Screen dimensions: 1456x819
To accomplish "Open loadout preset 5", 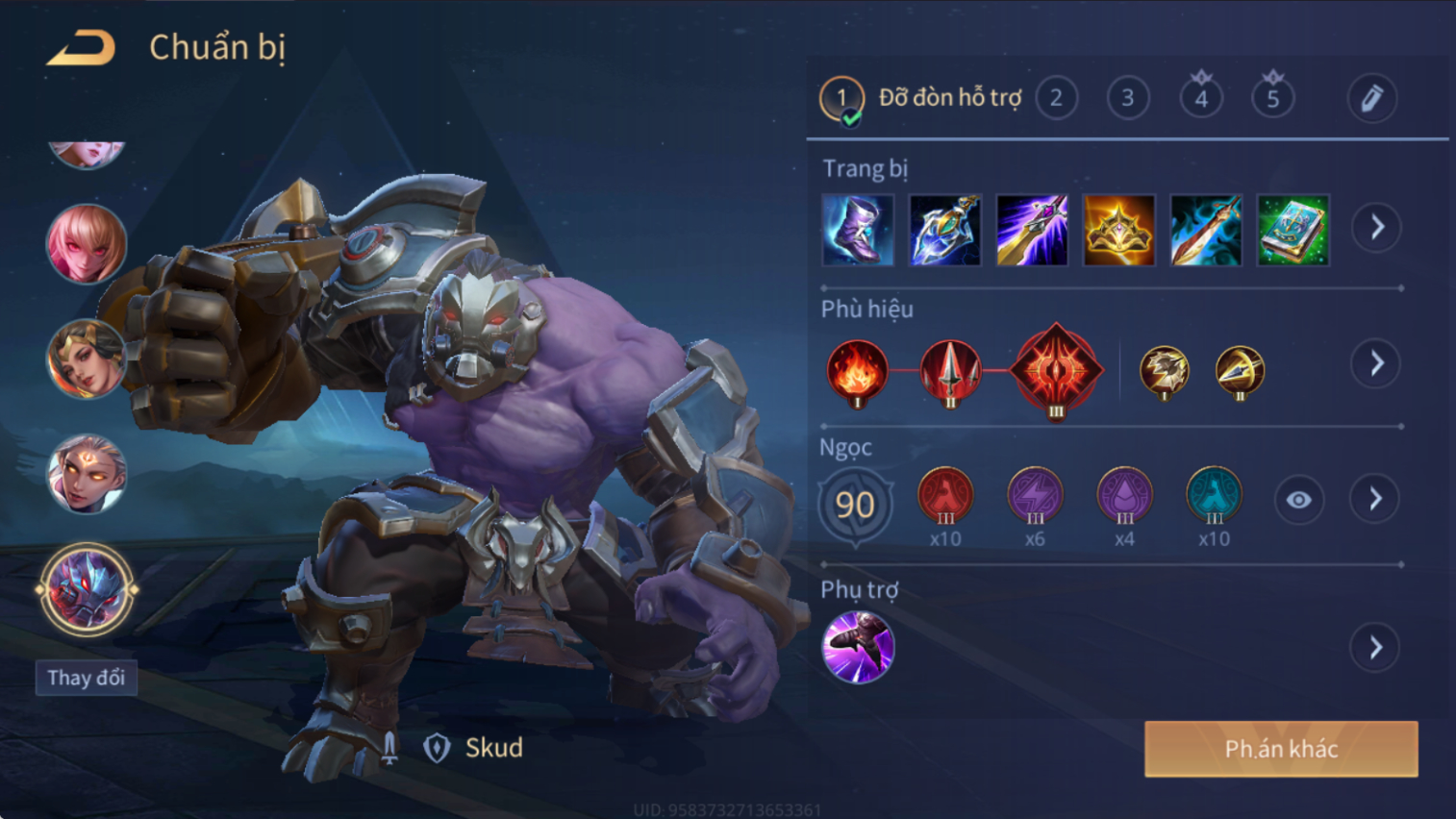I will pyautogui.click(x=1272, y=98).
